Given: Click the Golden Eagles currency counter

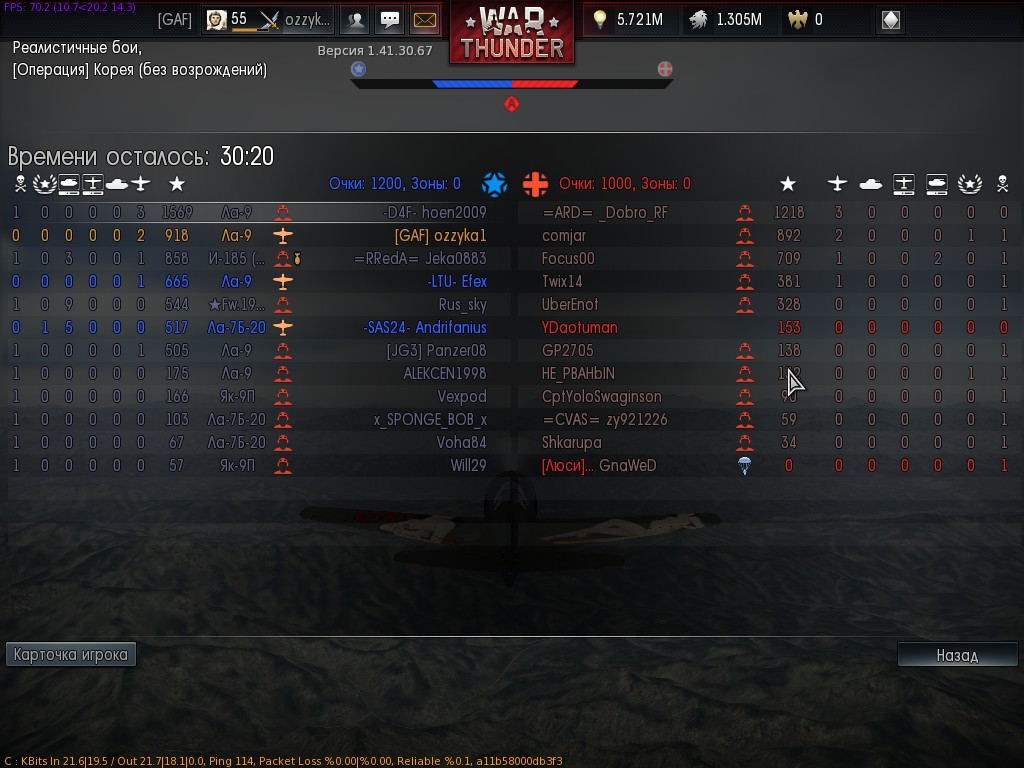Looking at the screenshot, I should [x=807, y=20].
